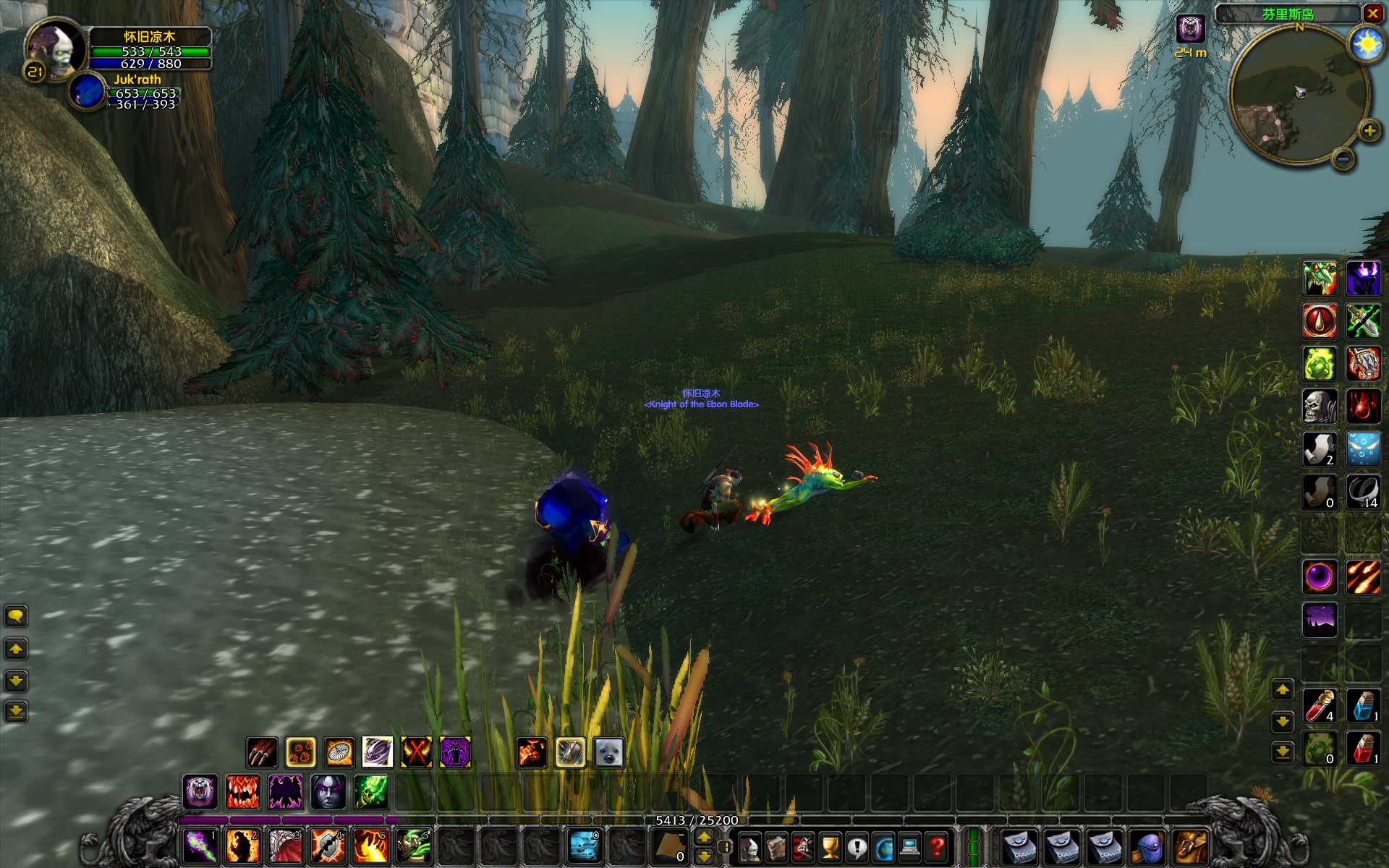Activate the fiery meteor rain spell
This screenshot has height=868, width=1389.
(x=1362, y=577)
